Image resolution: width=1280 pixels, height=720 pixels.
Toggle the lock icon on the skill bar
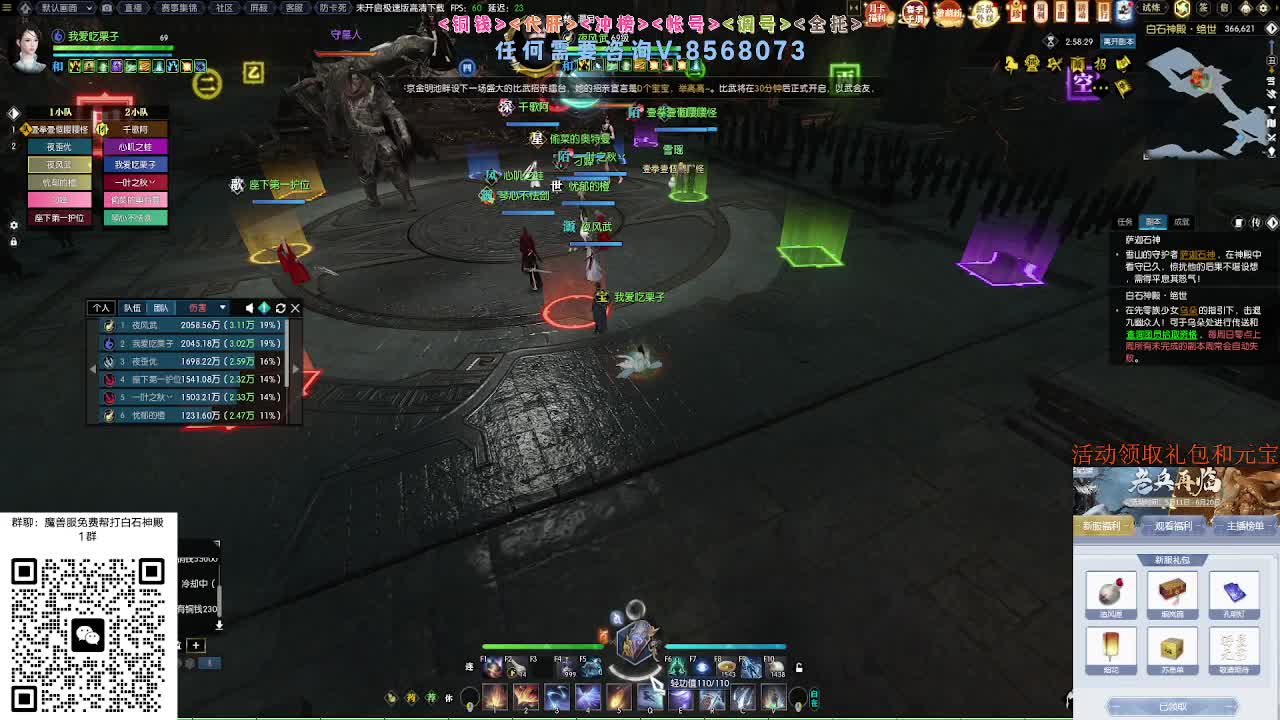click(x=799, y=666)
